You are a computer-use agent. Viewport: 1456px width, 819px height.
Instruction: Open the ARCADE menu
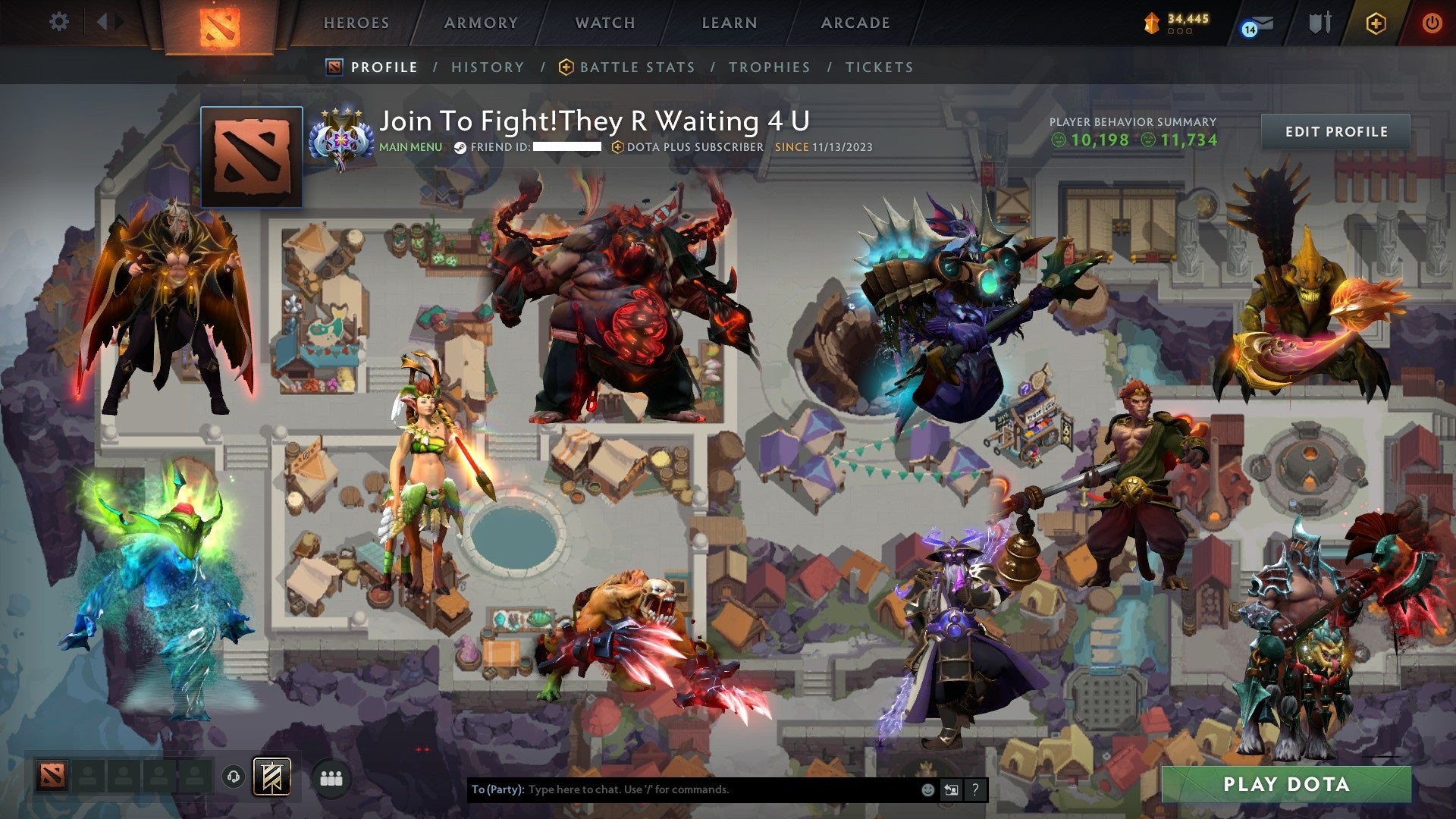(x=855, y=23)
